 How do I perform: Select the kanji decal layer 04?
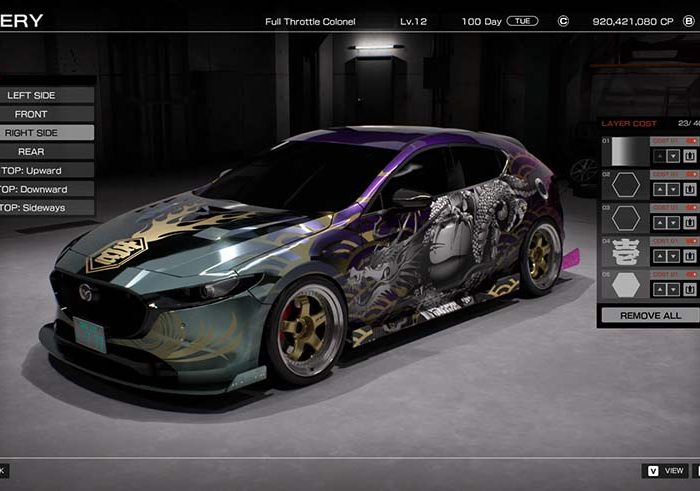[626, 251]
